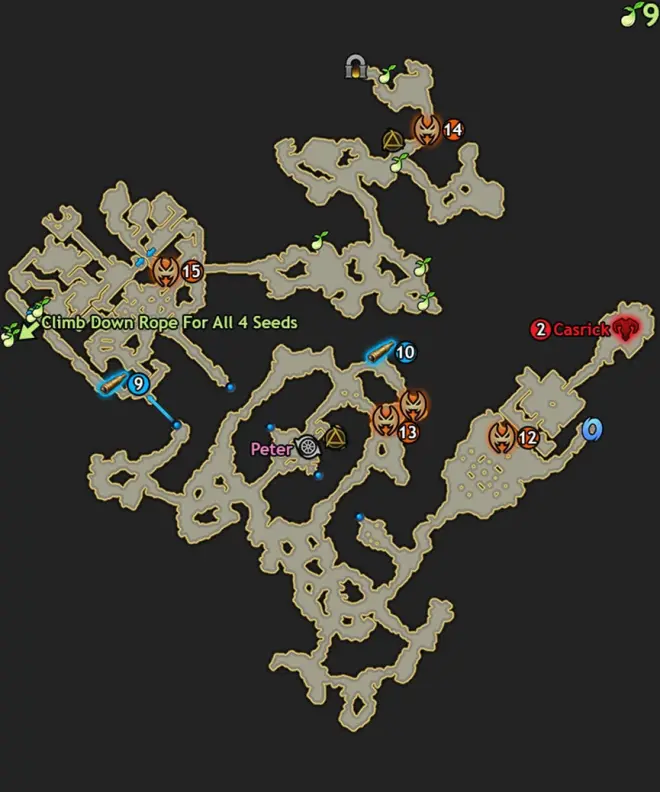
Task: Click the orange mask marker numbered 14
Action: point(428,129)
